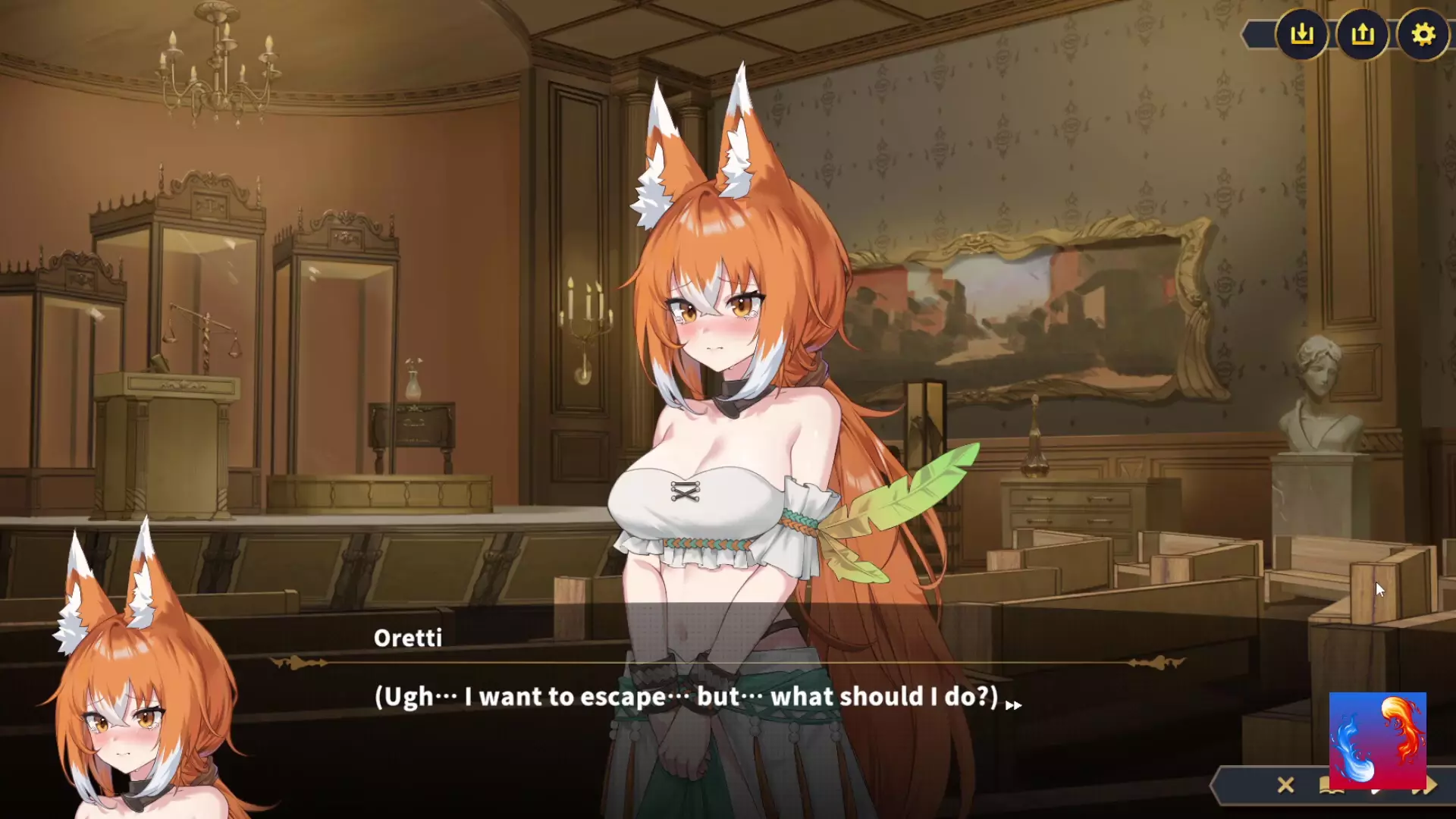Hide the dialogue box with the X
Screen dimensions: 1456x819
click(x=1285, y=785)
